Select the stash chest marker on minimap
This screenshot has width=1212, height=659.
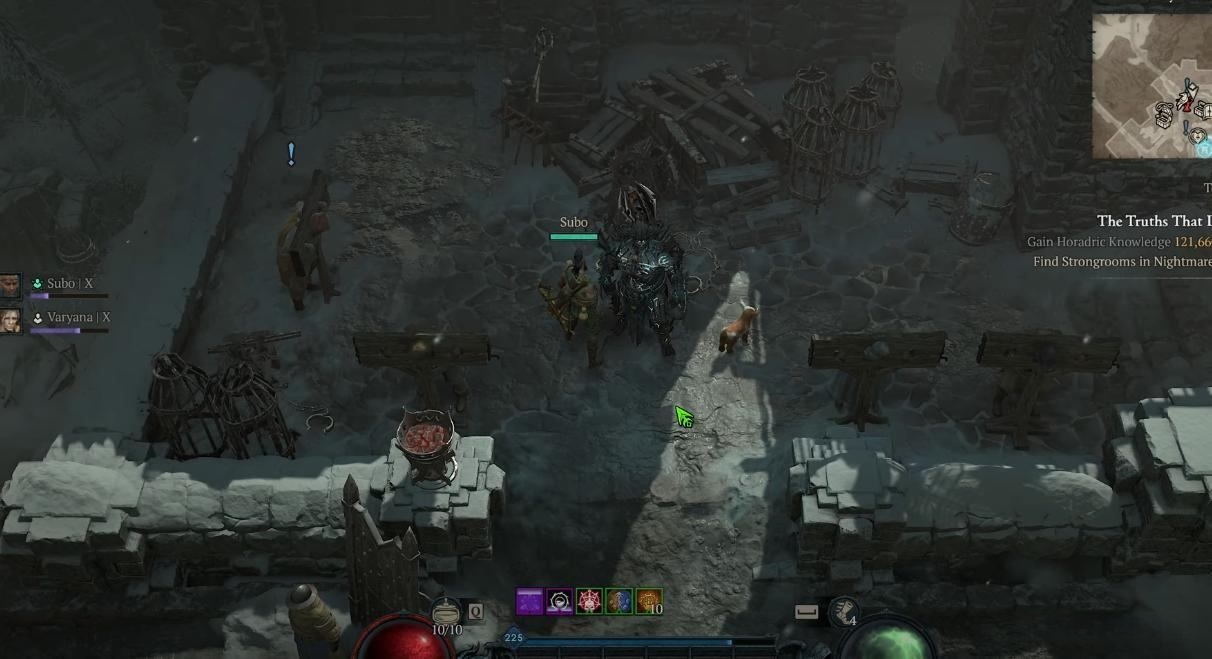coord(1165,113)
